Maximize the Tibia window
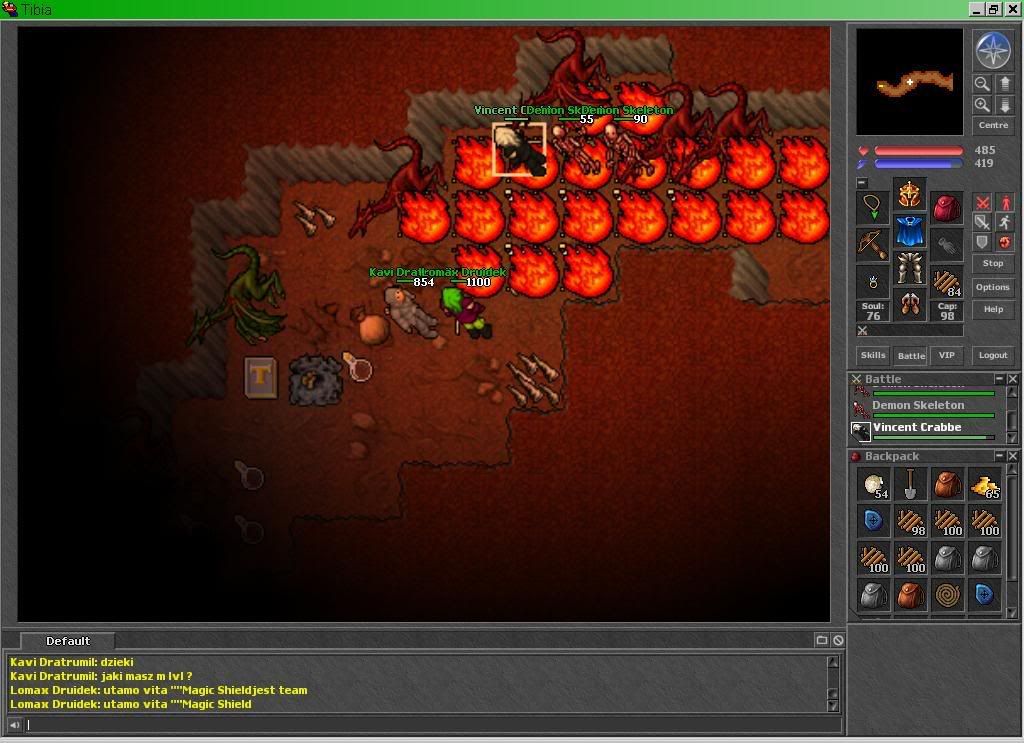1024x743 pixels. (x=993, y=9)
